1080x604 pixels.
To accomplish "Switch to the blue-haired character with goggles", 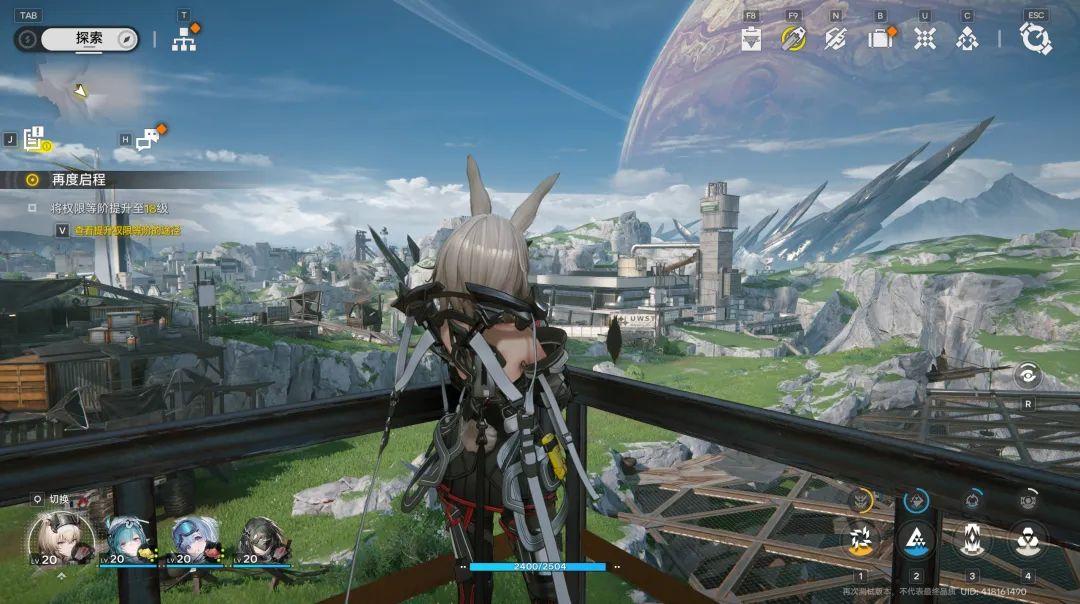I will pyautogui.click(x=195, y=540).
